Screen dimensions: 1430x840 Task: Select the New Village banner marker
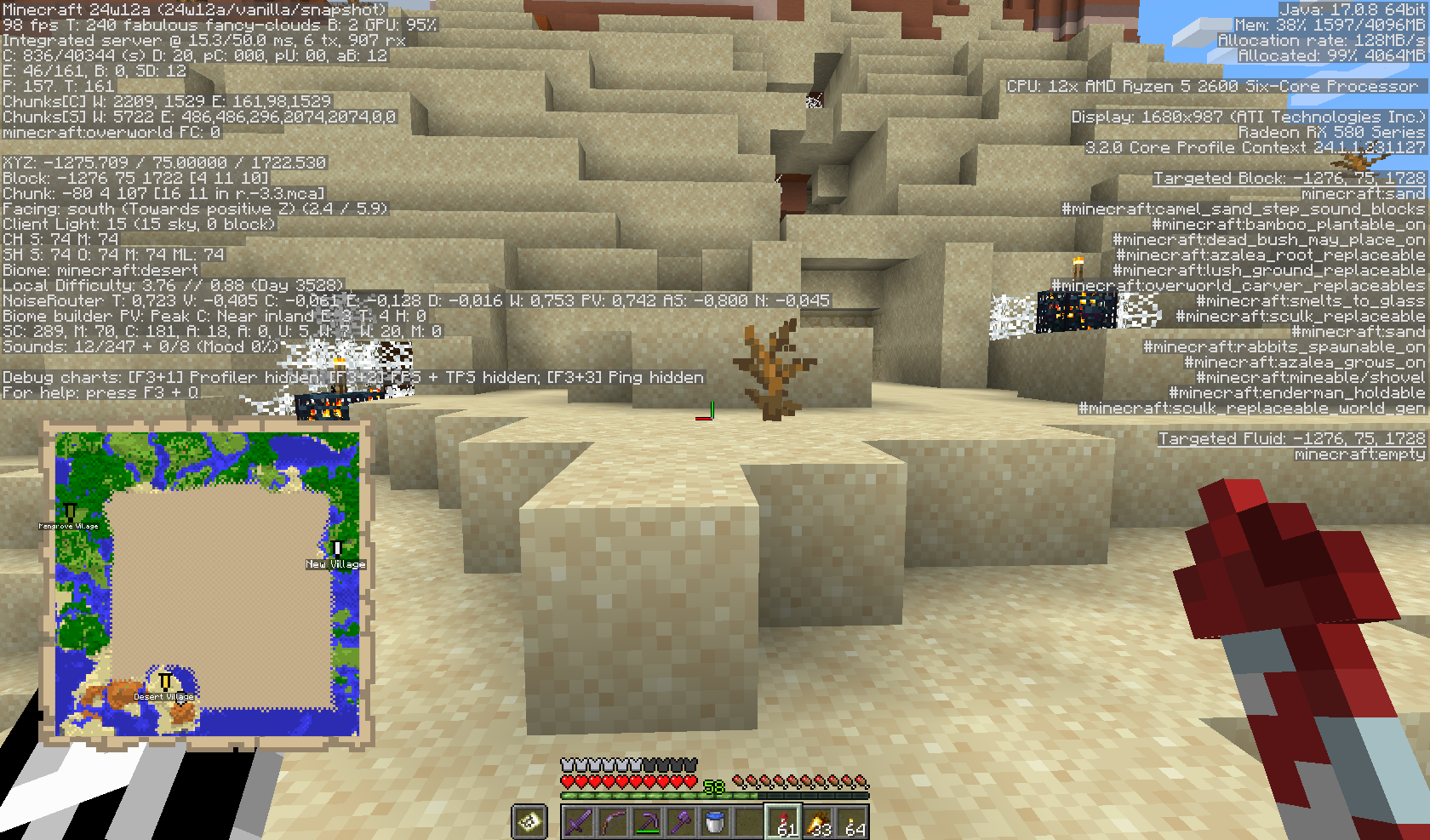click(x=337, y=550)
